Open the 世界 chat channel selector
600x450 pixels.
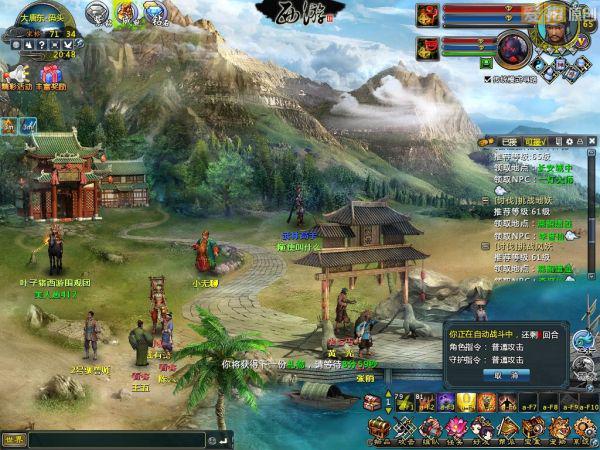(x=14, y=439)
